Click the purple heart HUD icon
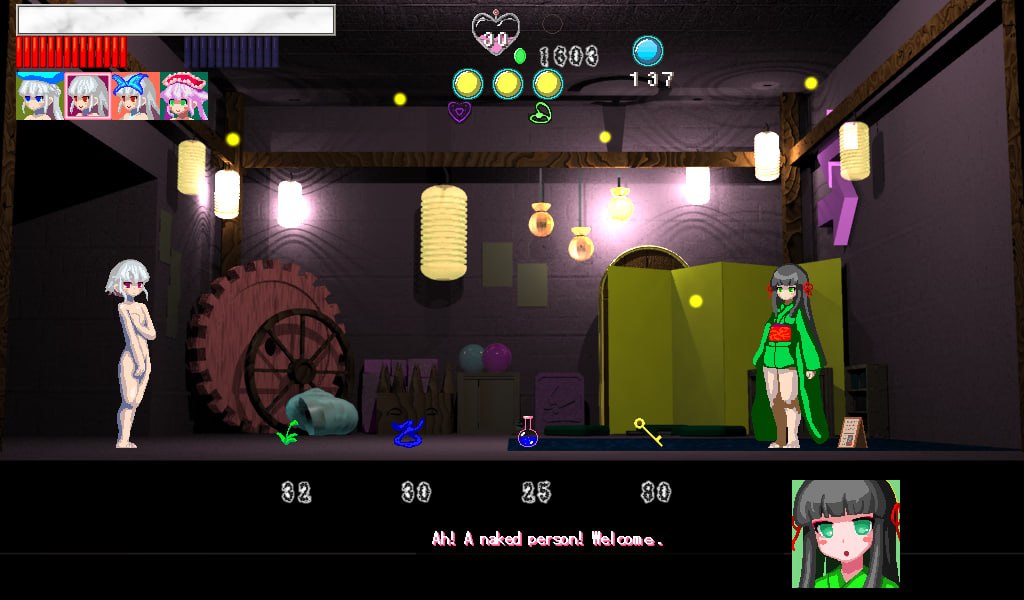This screenshot has width=1024, height=600. point(459,111)
